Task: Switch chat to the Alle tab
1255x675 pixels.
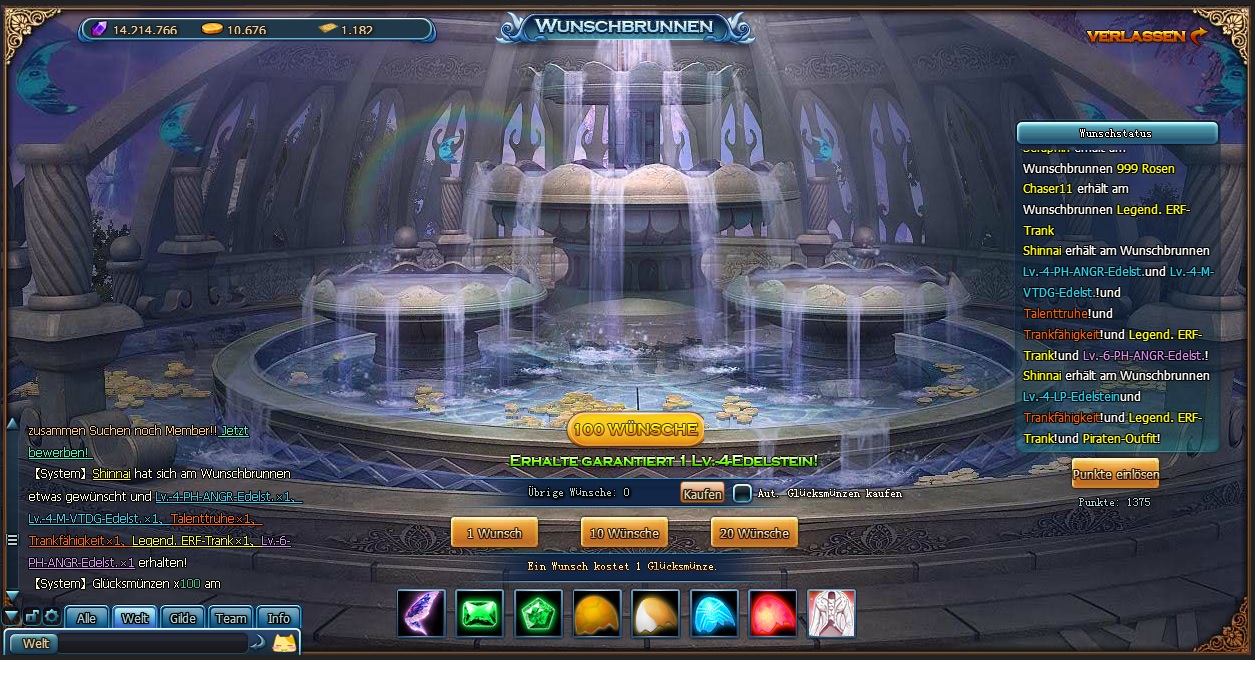Action: [87, 618]
